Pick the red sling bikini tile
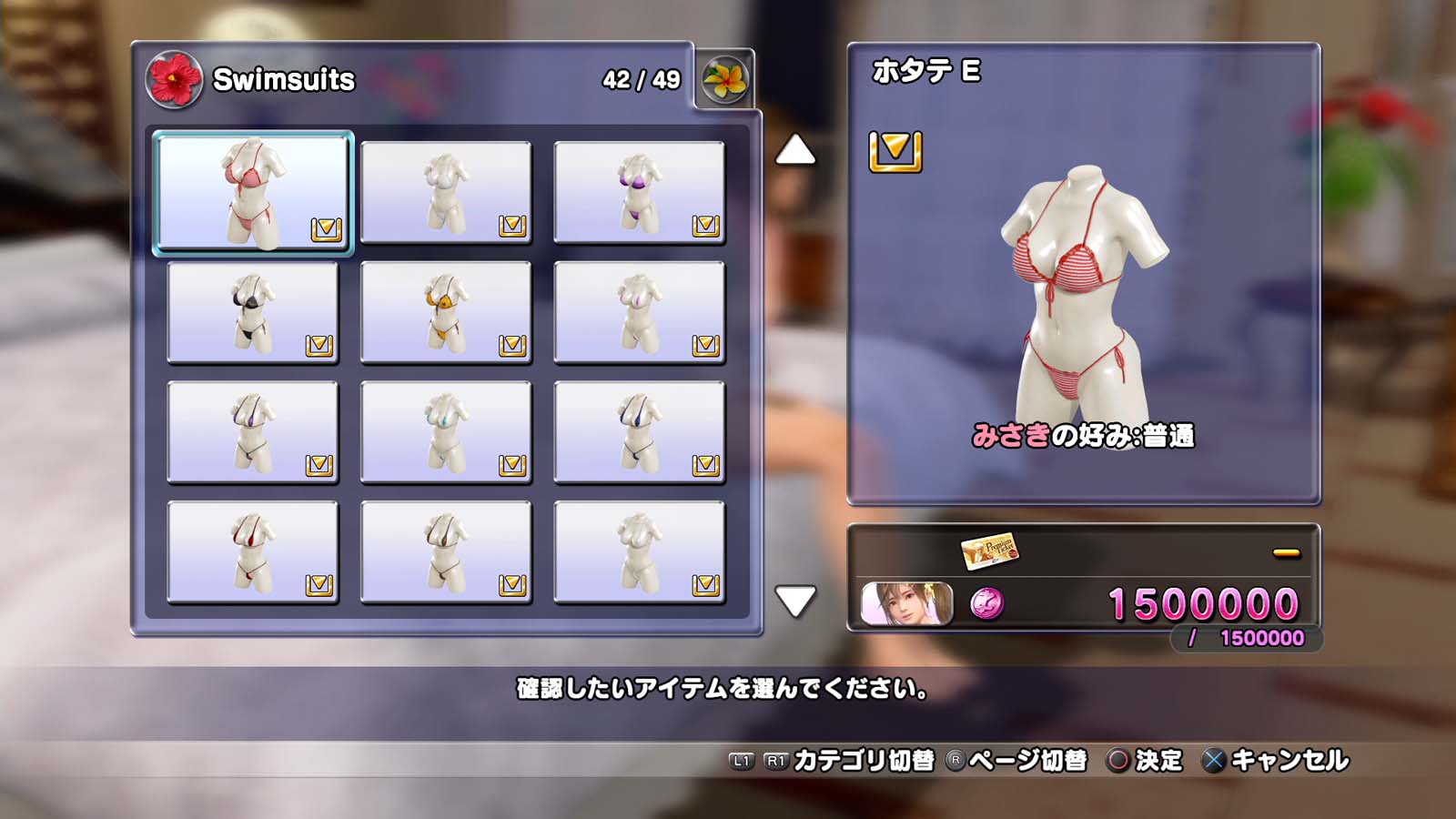 [253, 551]
